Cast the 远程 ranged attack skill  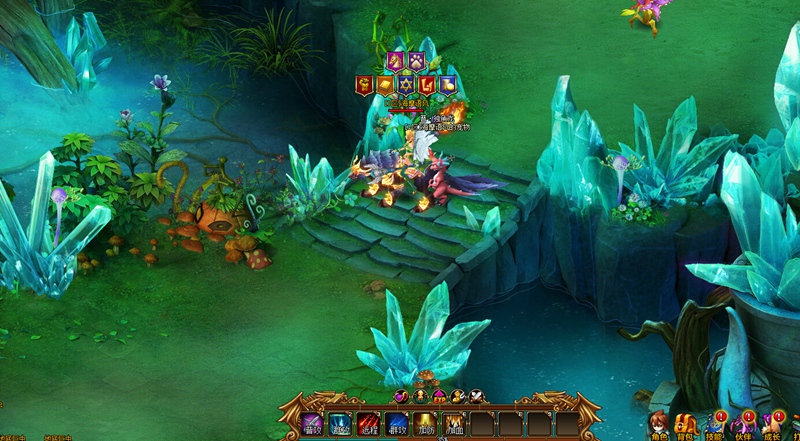(x=369, y=424)
